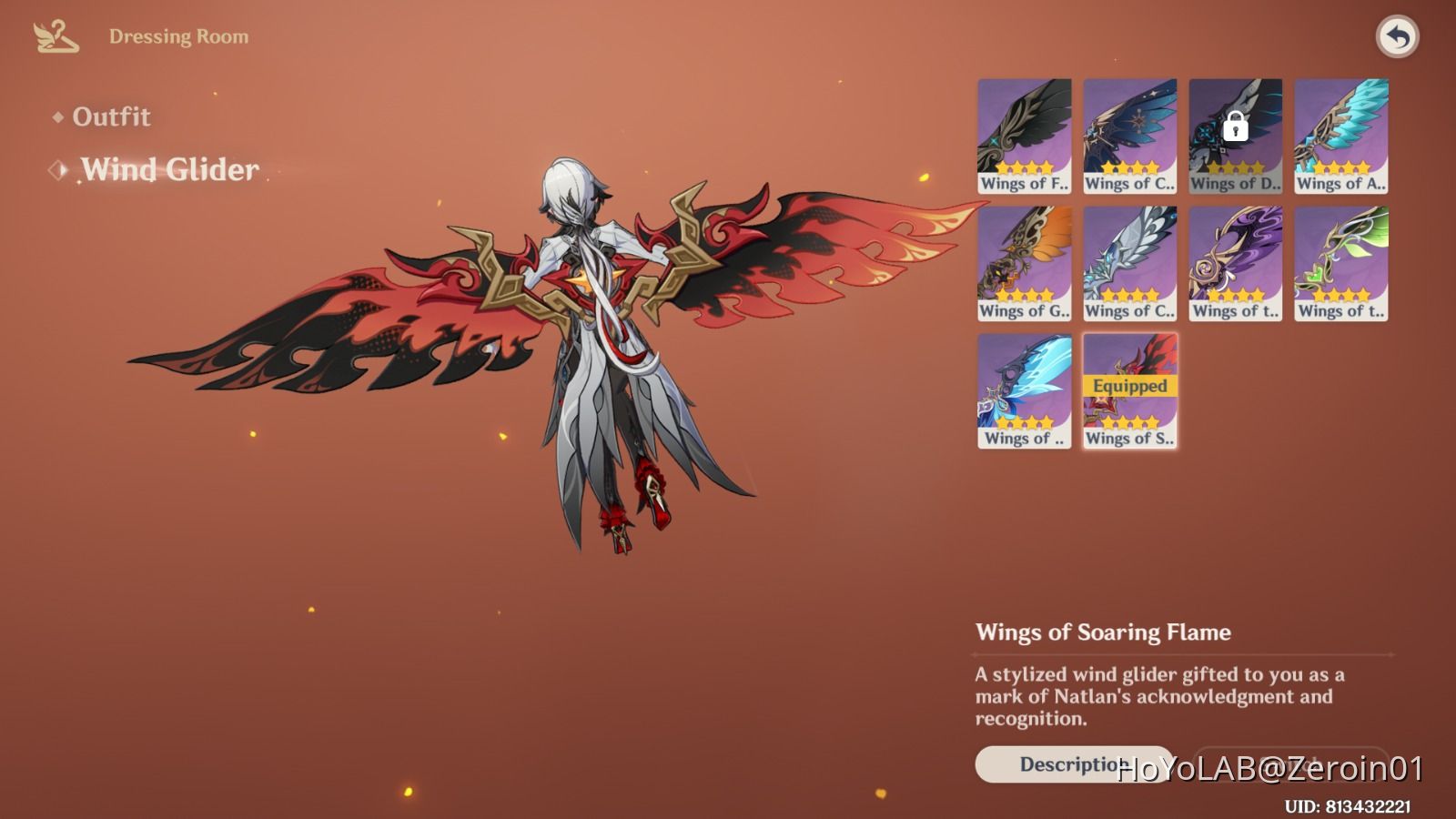Screen dimensions: 1456x819
Task: Click the star rating on the equipped glider card
Action: 1128,421
